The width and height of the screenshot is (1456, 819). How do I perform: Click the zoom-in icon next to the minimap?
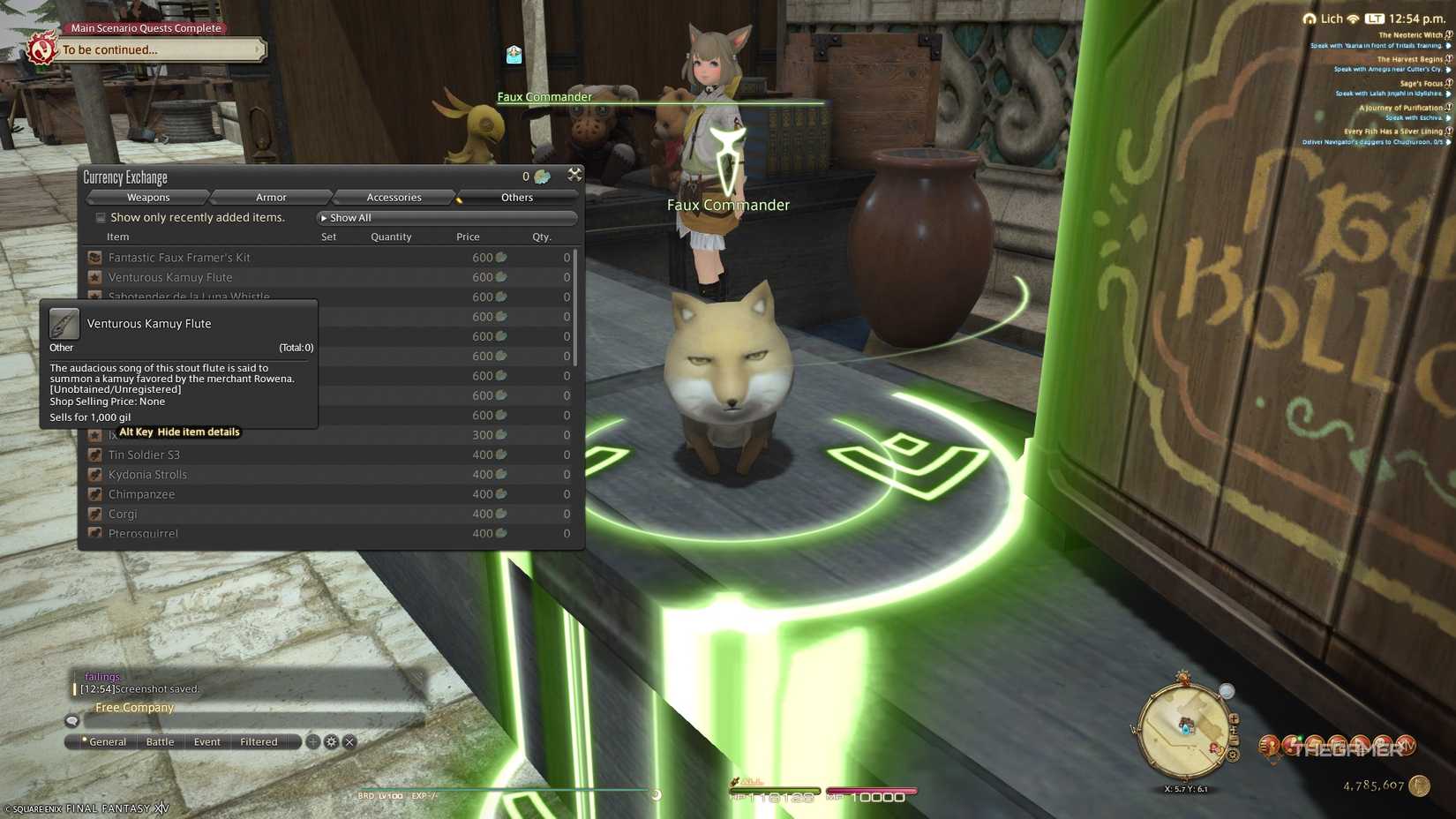tap(1234, 718)
